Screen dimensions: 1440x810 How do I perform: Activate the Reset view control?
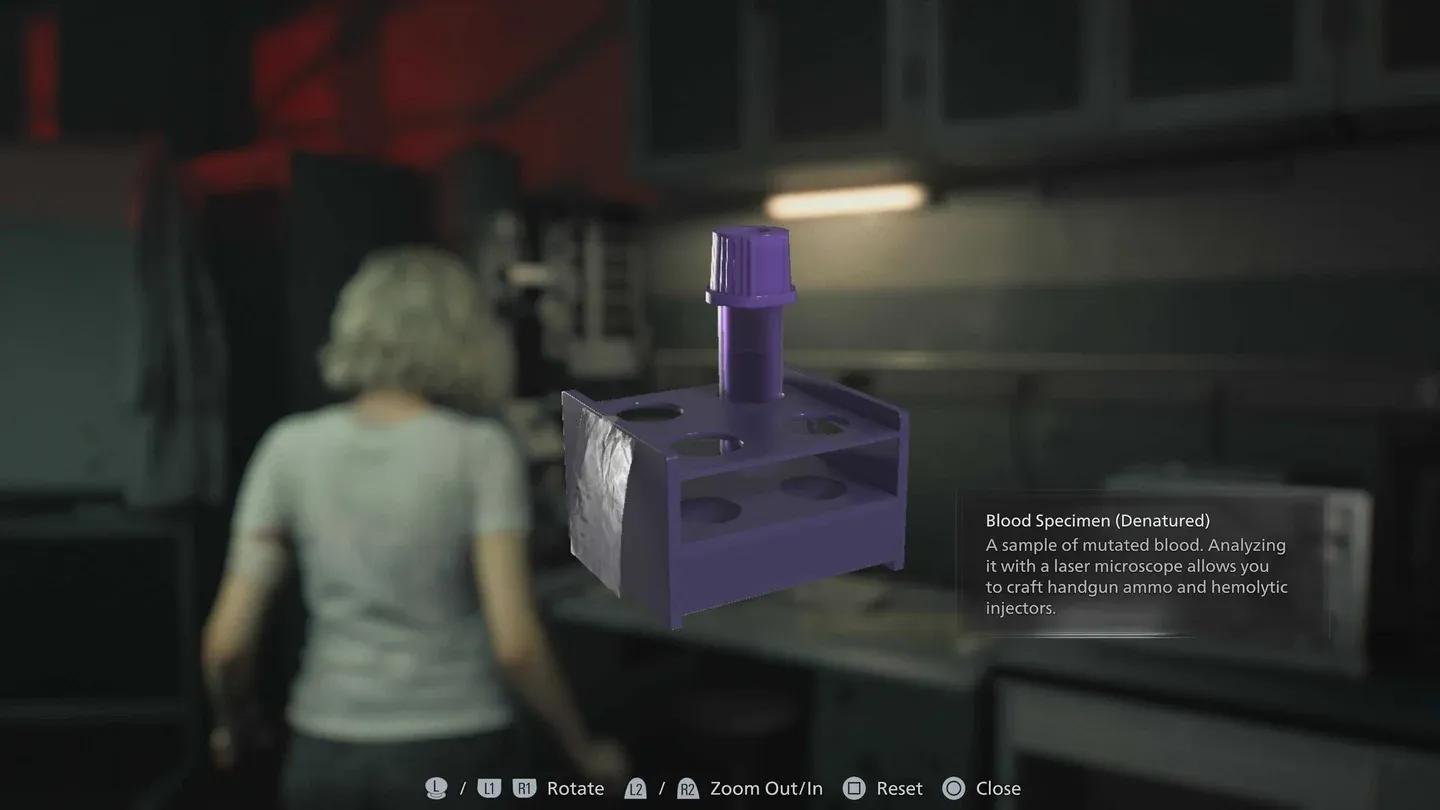pyautogui.click(x=898, y=788)
